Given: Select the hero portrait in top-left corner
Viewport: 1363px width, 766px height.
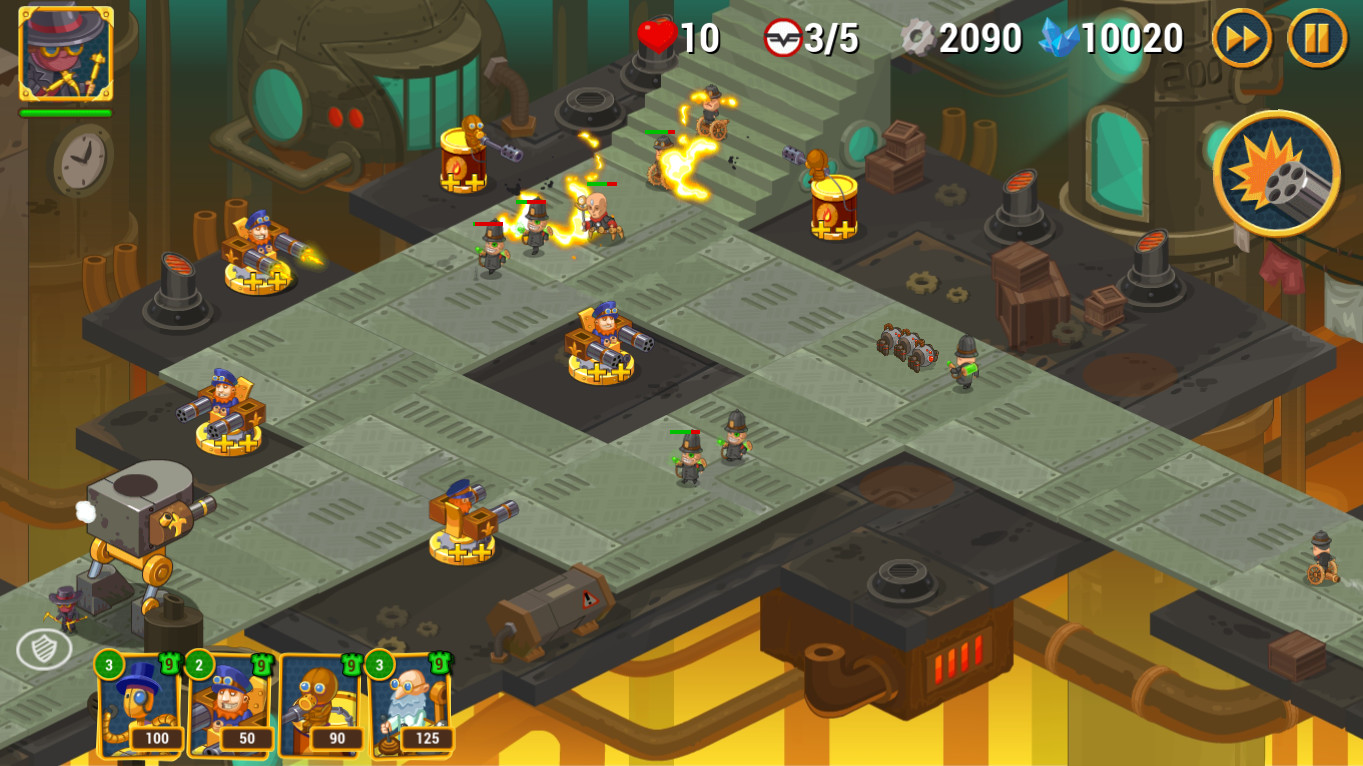Looking at the screenshot, I should point(67,55).
